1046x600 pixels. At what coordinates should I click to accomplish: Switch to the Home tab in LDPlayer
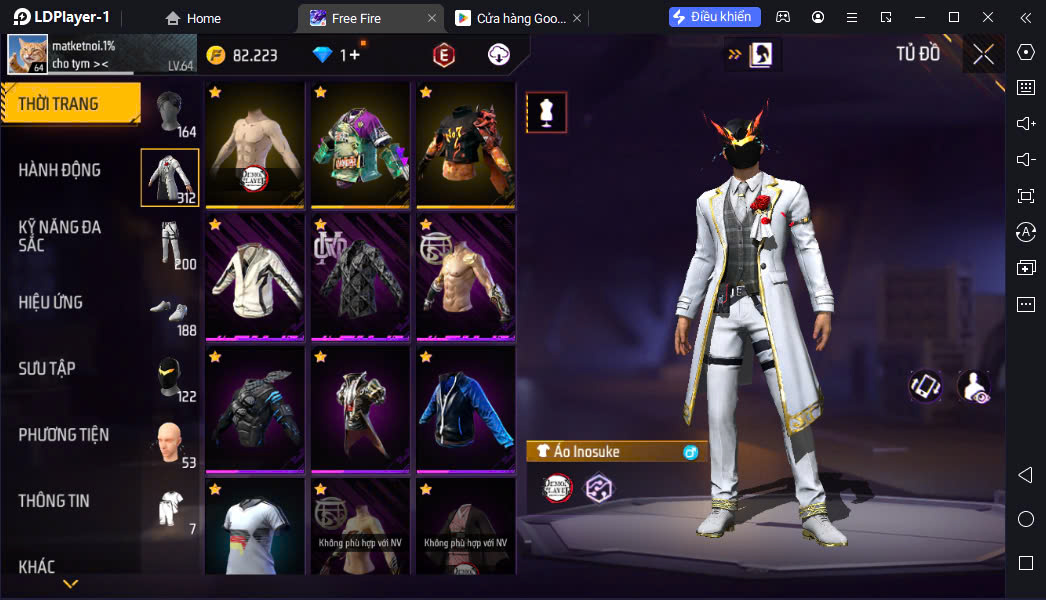tap(193, 18)
